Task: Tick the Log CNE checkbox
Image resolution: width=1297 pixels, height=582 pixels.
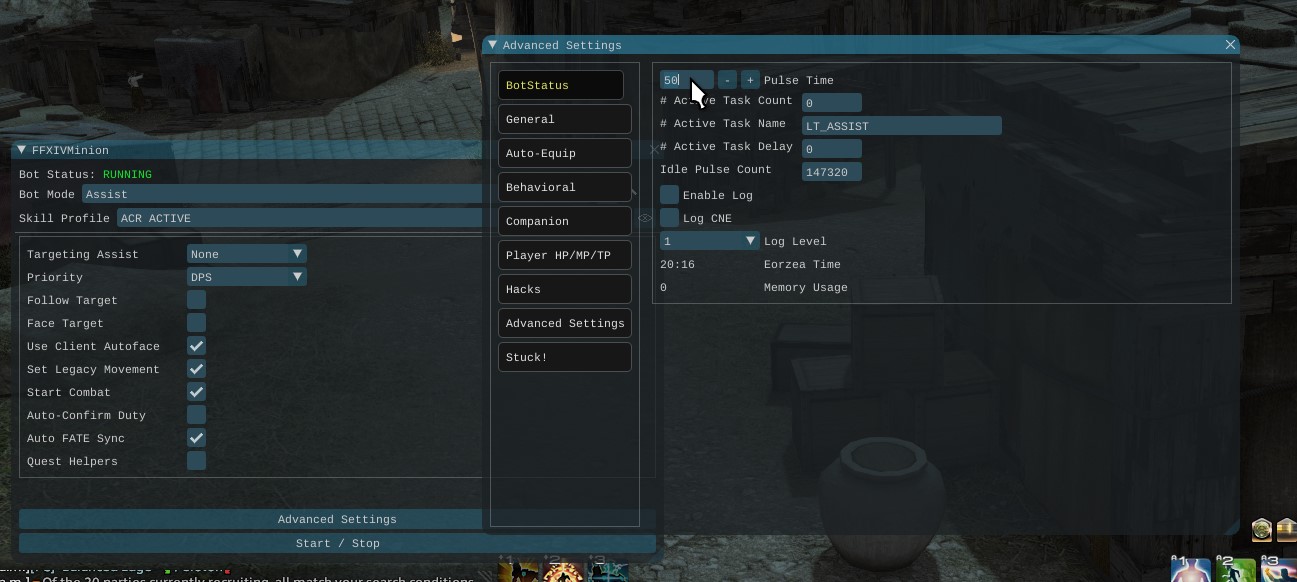Action: tap(670, 218)
